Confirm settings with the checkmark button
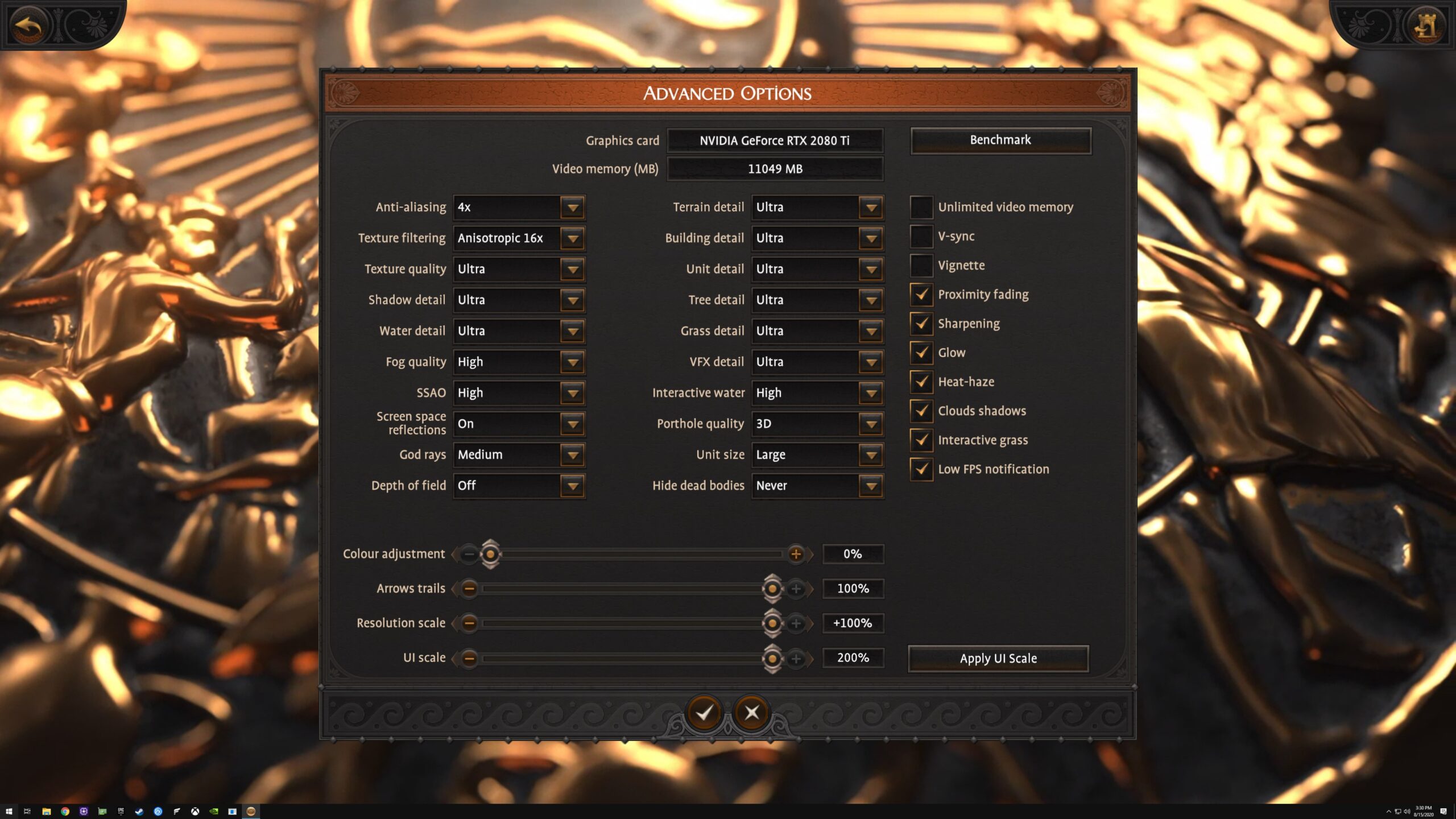1456x819 pixels. point(705,713)
